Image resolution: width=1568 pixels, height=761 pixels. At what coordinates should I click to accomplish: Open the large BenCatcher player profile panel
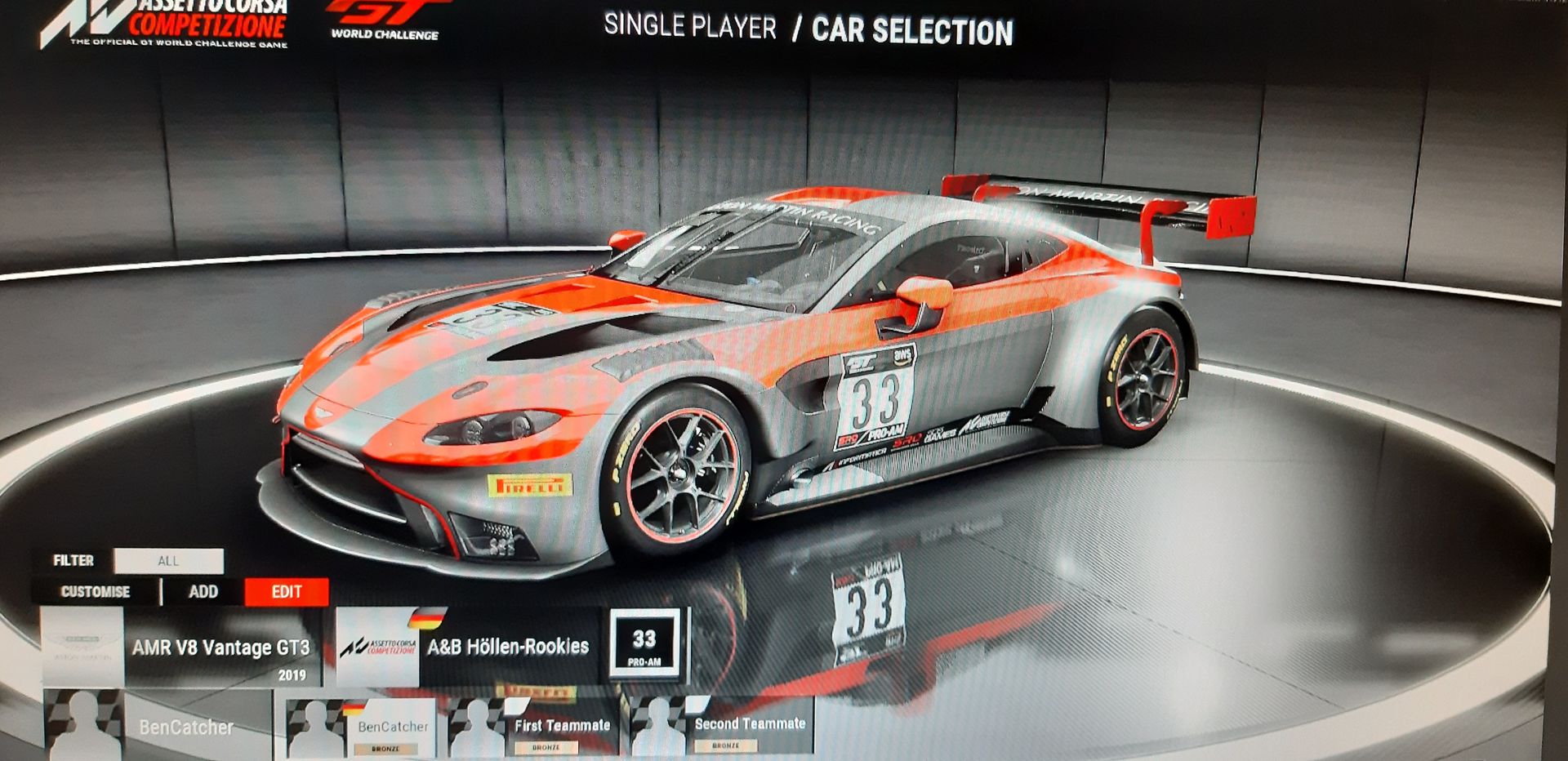tap(158, 726)
